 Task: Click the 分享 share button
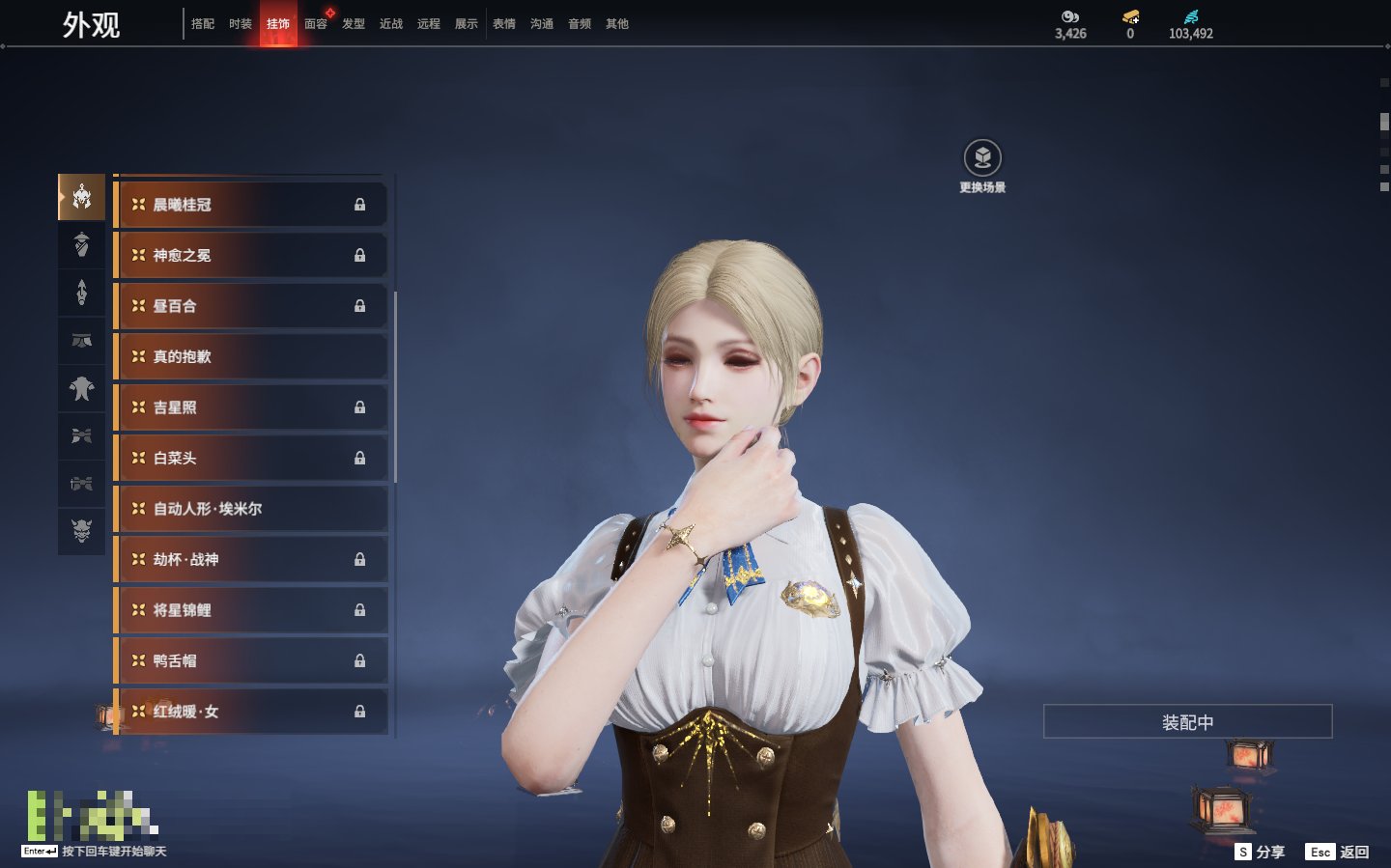1261,852
